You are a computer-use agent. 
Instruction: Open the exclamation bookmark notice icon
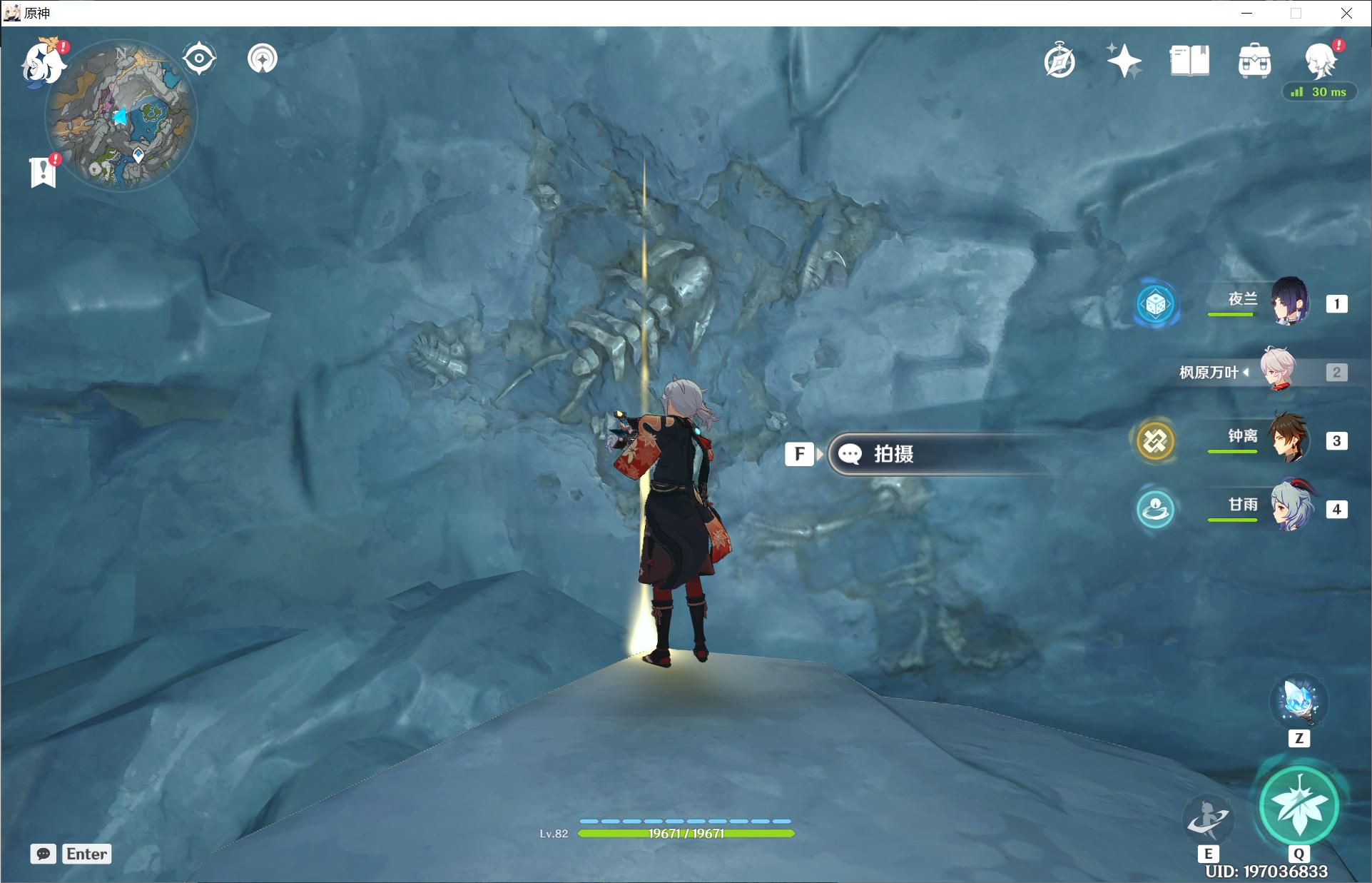[x=44, y=172]
